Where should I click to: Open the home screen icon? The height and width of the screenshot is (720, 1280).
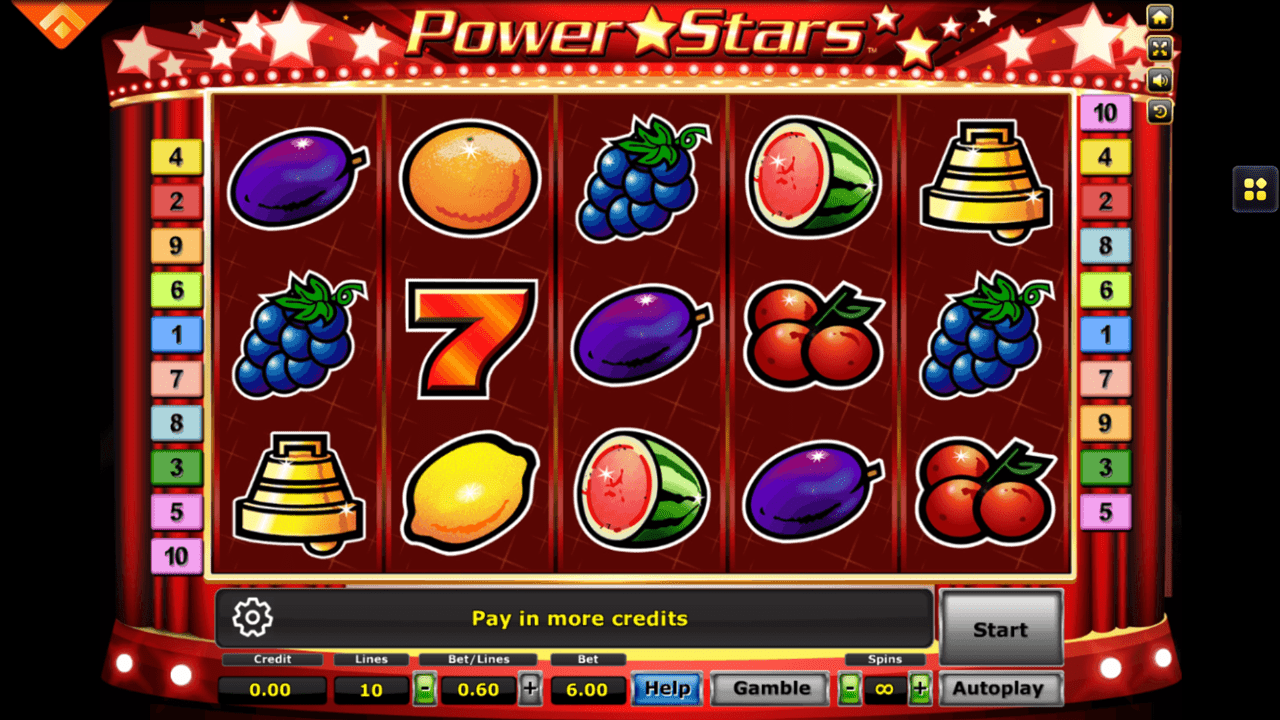1158,17
